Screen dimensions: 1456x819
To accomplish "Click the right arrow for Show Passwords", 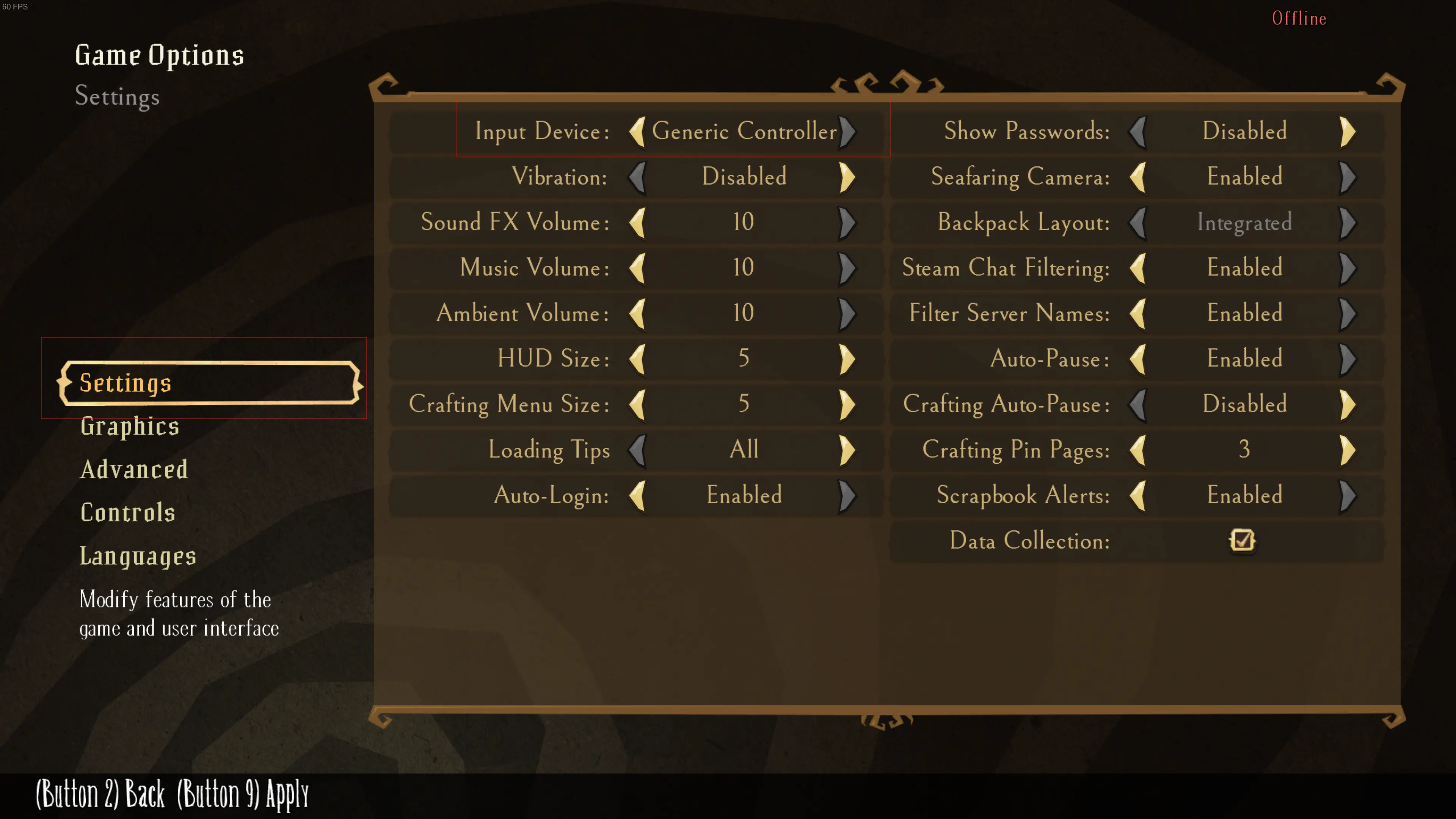I will point(1348,132).
